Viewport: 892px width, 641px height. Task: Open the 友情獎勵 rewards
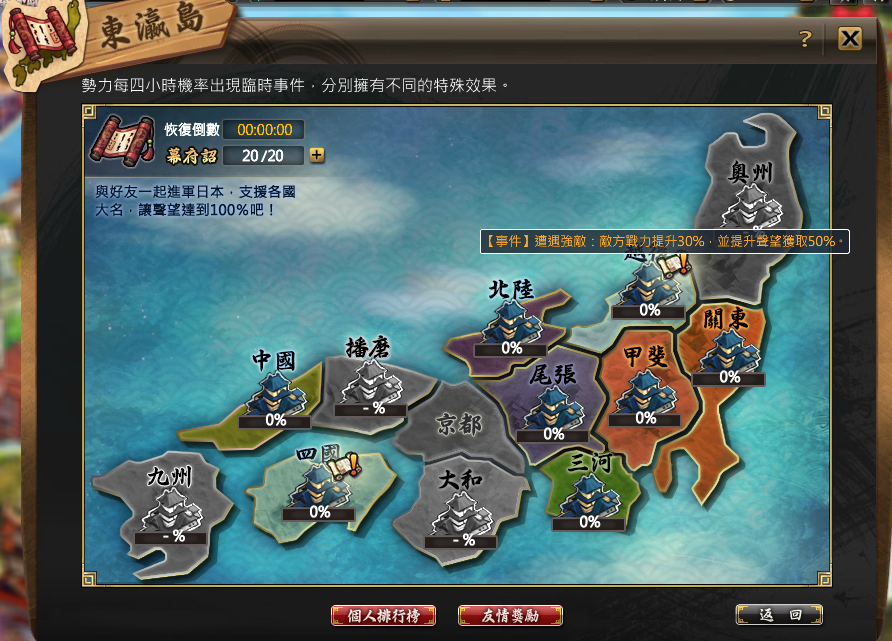[510, 615]
